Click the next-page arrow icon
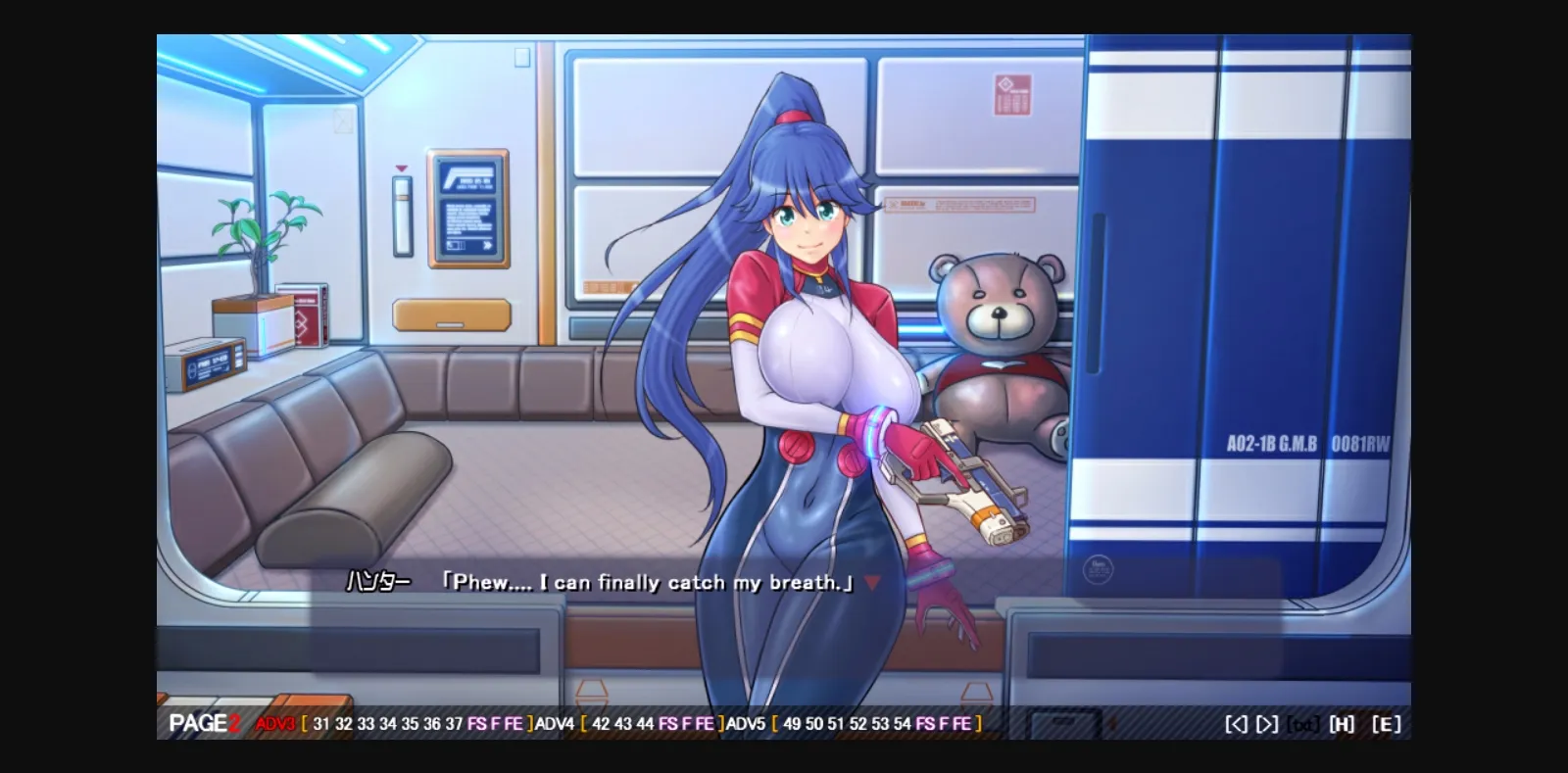The height and width of the screenshot is (773, 1568). click(x=1266, y=723)
